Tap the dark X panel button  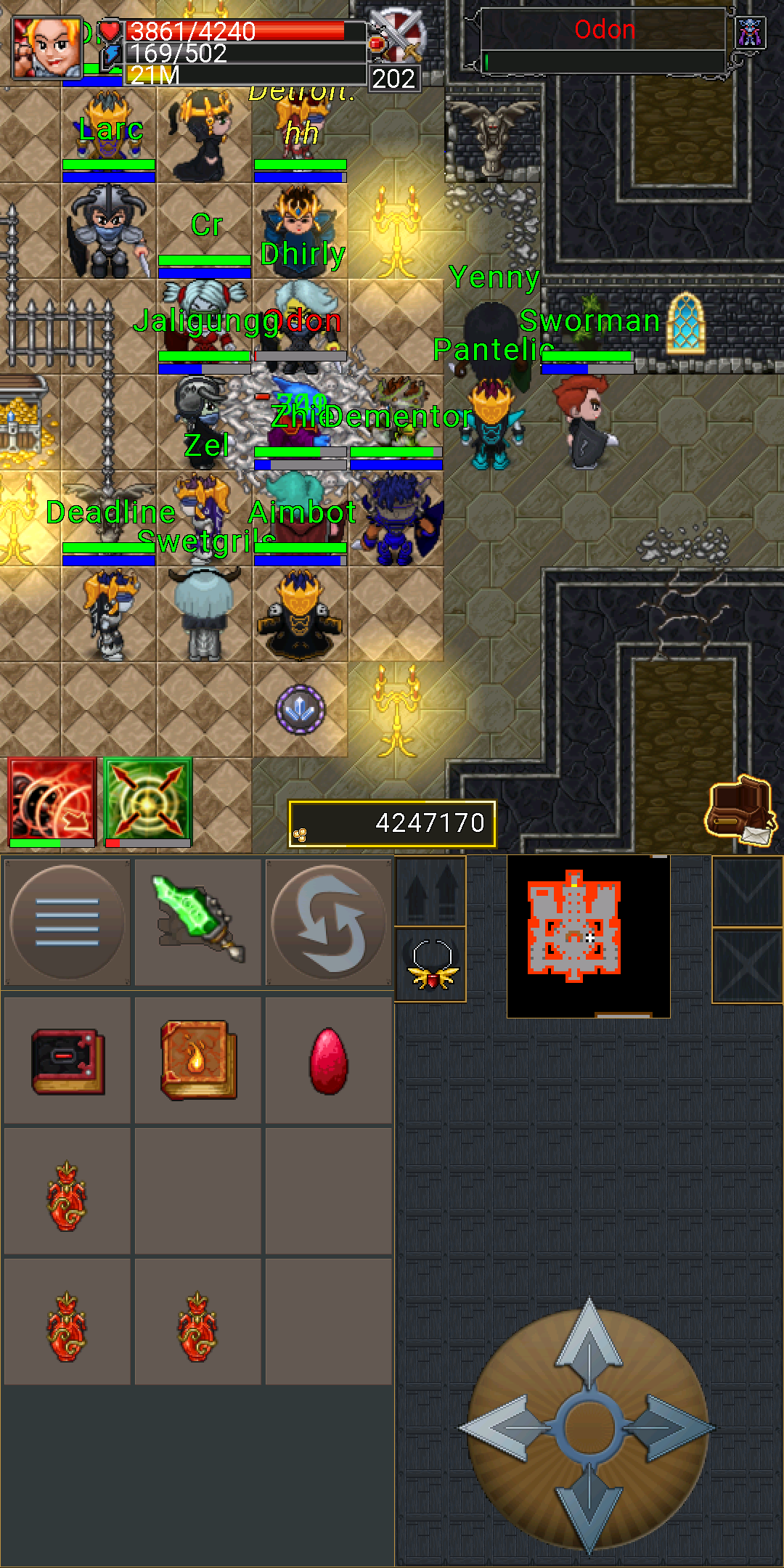click(x=747, y=967)
